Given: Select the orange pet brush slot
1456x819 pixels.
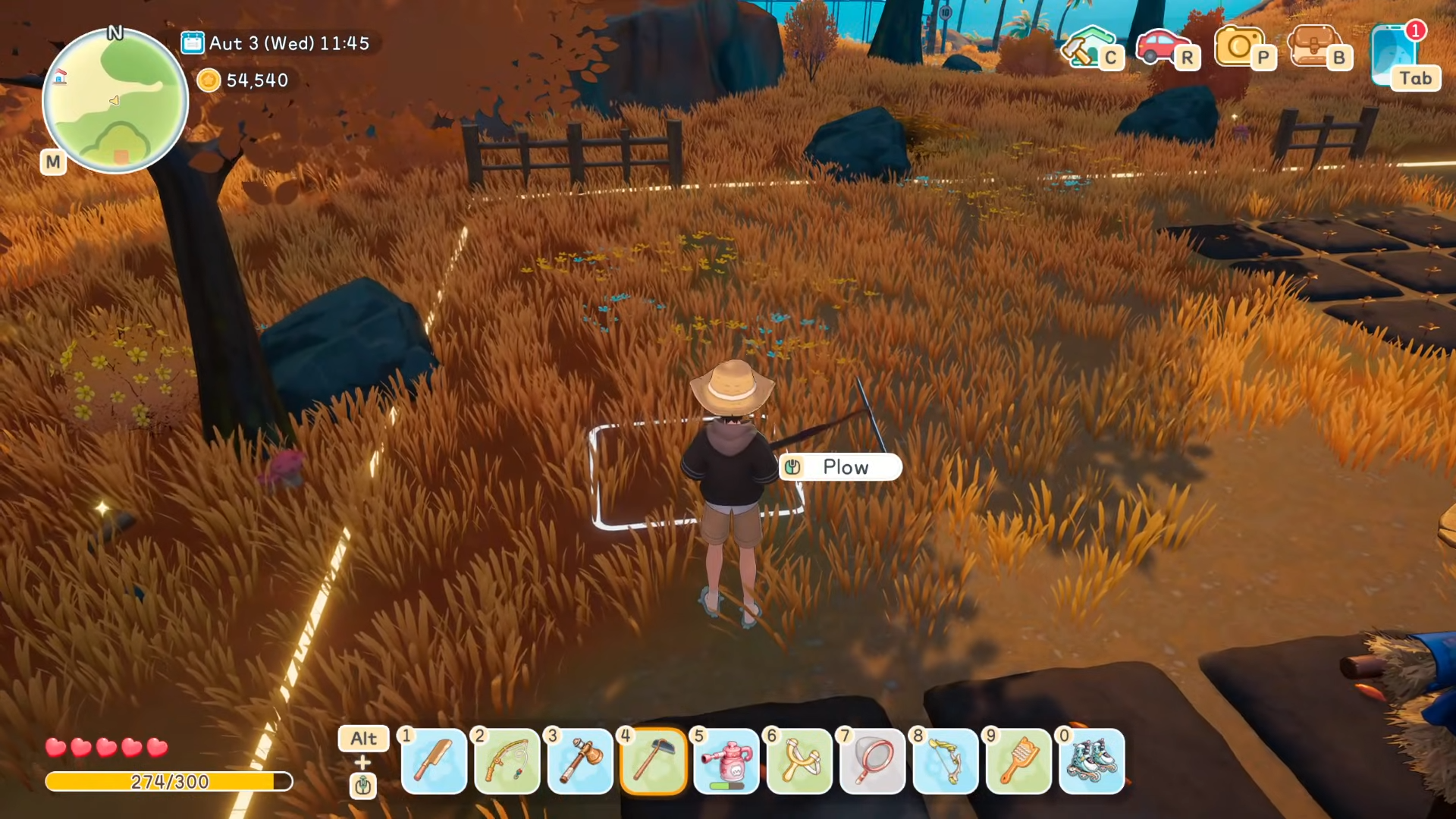Looking at the screenshot, I should (x=1018, y=761).
